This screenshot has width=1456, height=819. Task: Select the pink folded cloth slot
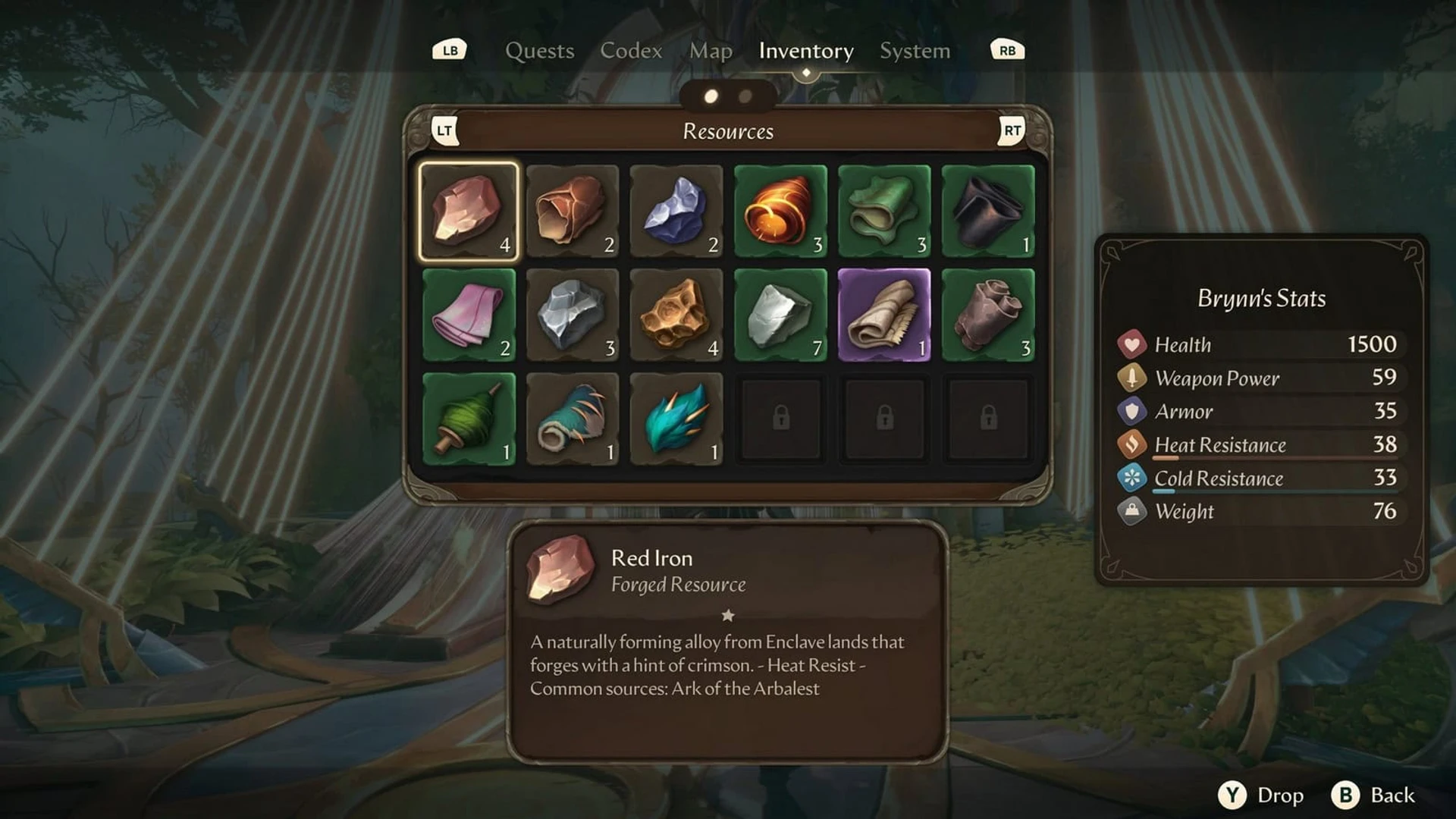coord(469,315)
